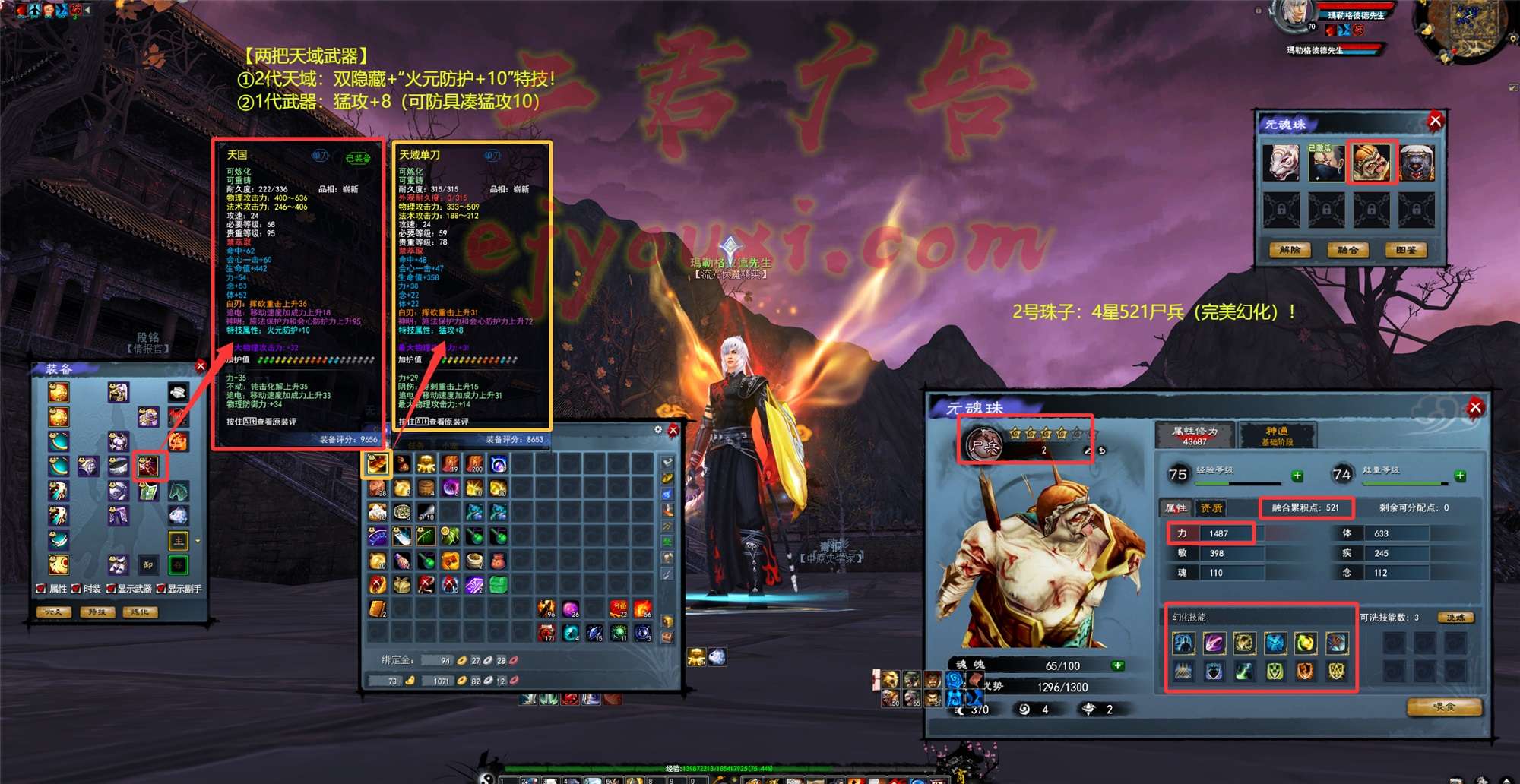1520x784 pixels.
Task: Click the 融合 fuse button
Action: pyautogui.click(x=1347, y=250)
